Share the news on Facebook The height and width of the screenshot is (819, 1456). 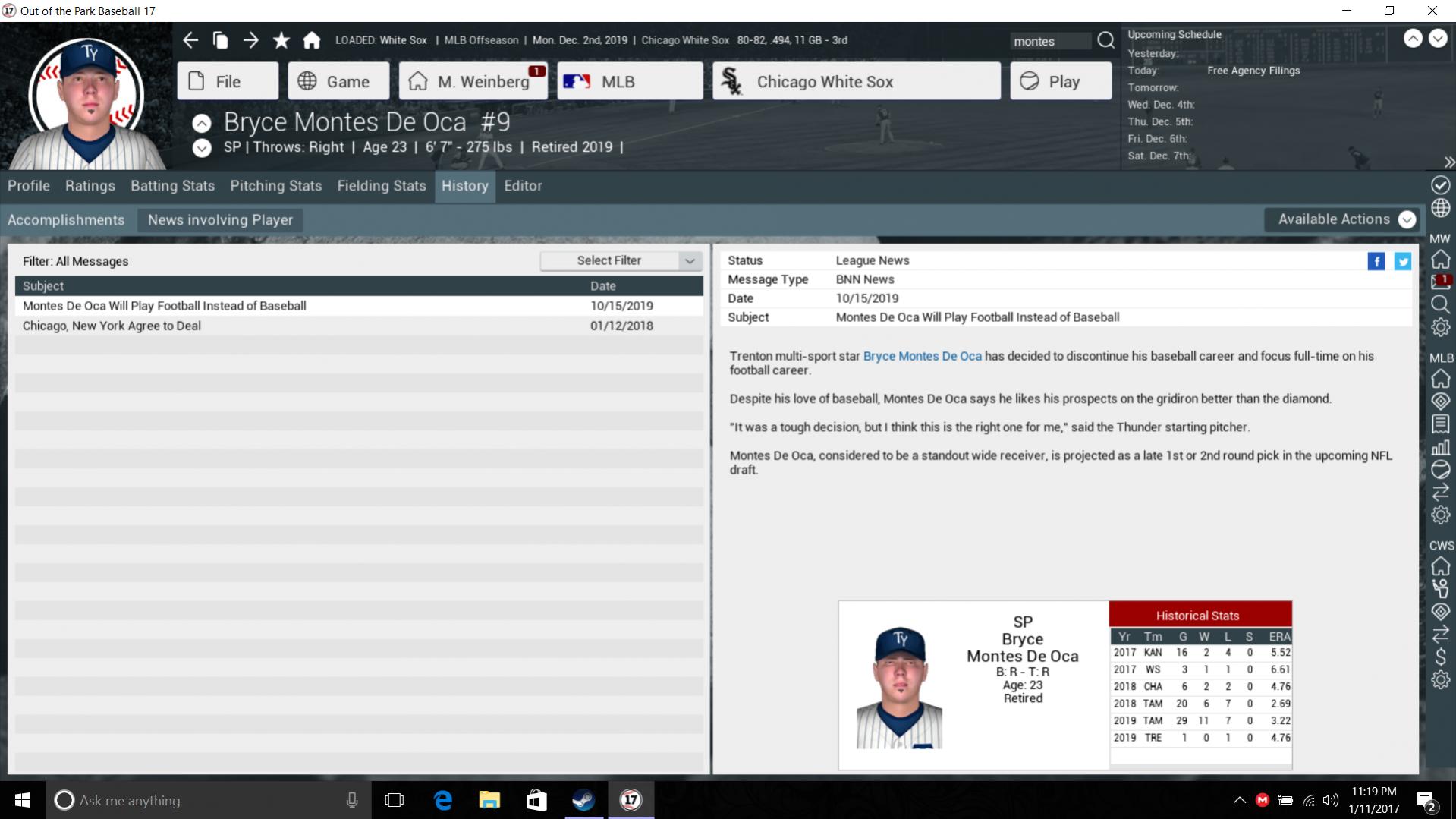[1376, 262]
